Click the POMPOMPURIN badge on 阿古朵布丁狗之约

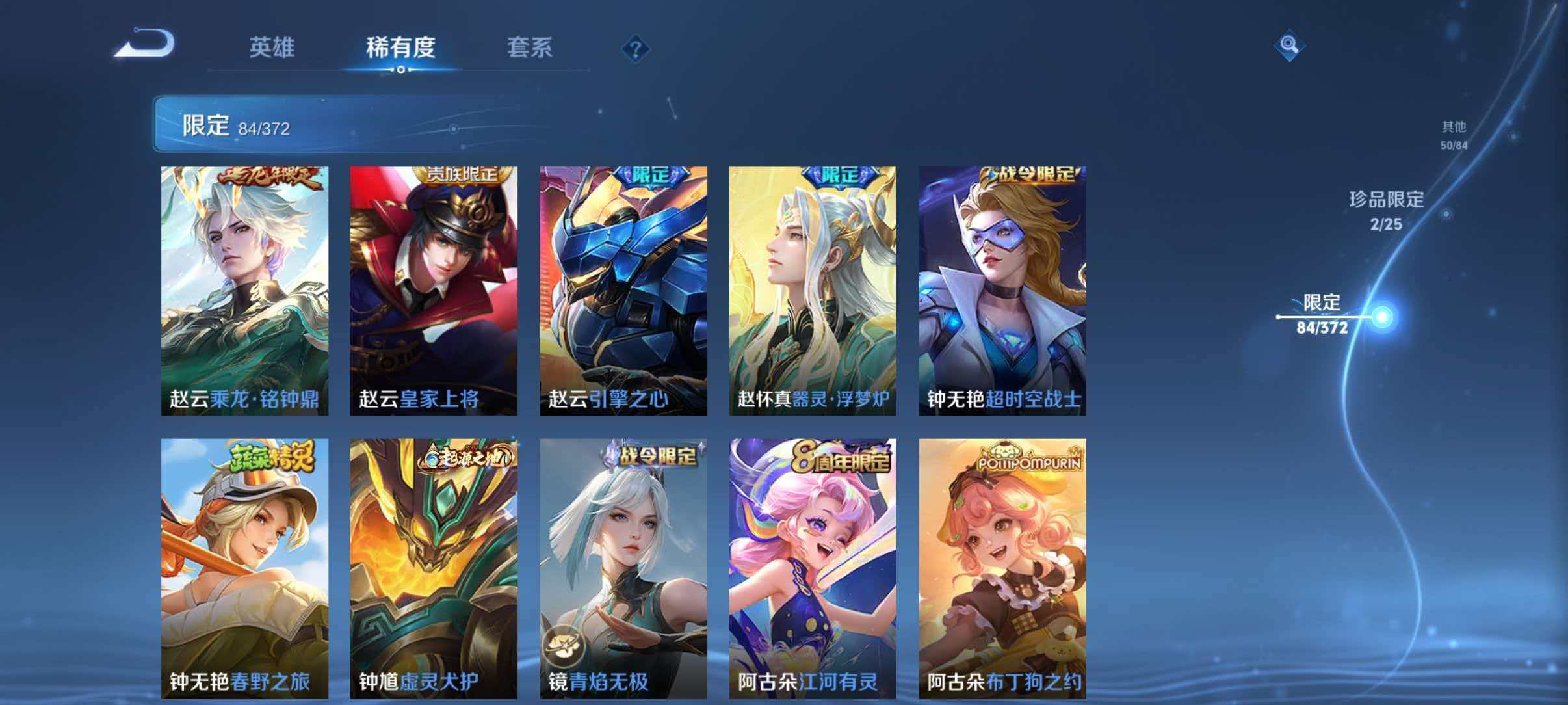click(x=1030, y=462)
